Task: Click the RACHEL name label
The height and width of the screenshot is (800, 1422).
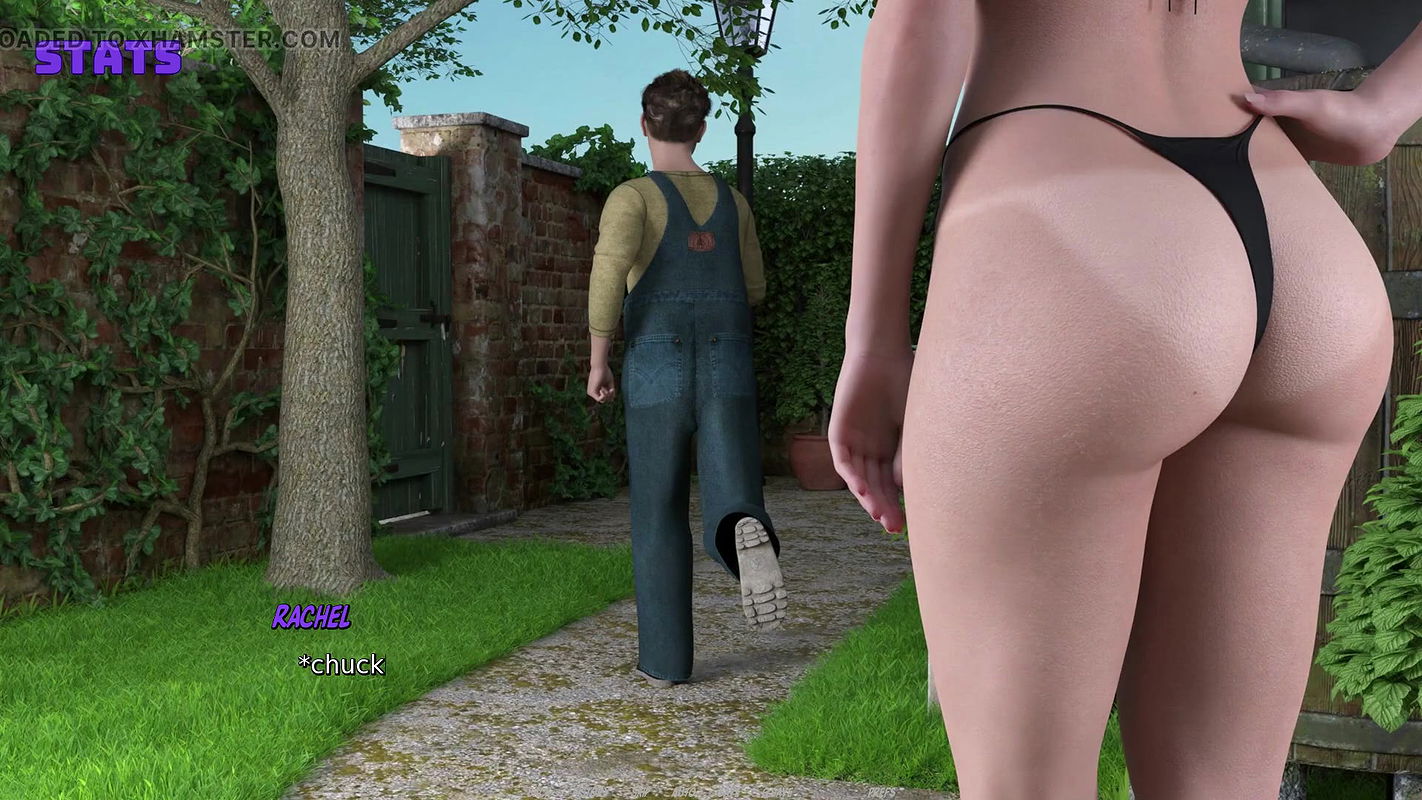Action: tap(313, 618)
